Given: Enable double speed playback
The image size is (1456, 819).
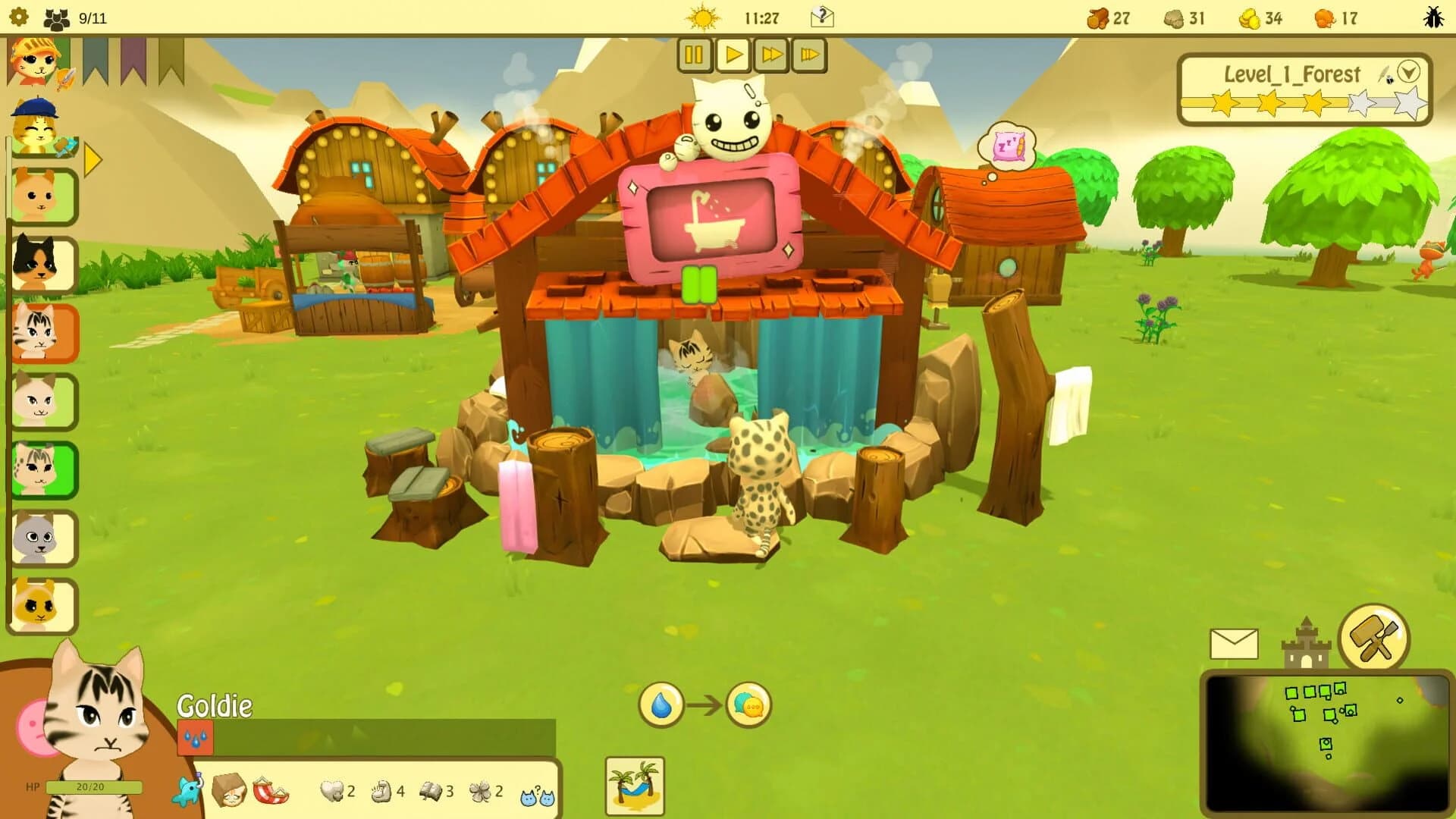Looking at the screenshot, I should [x=770, y=55].
